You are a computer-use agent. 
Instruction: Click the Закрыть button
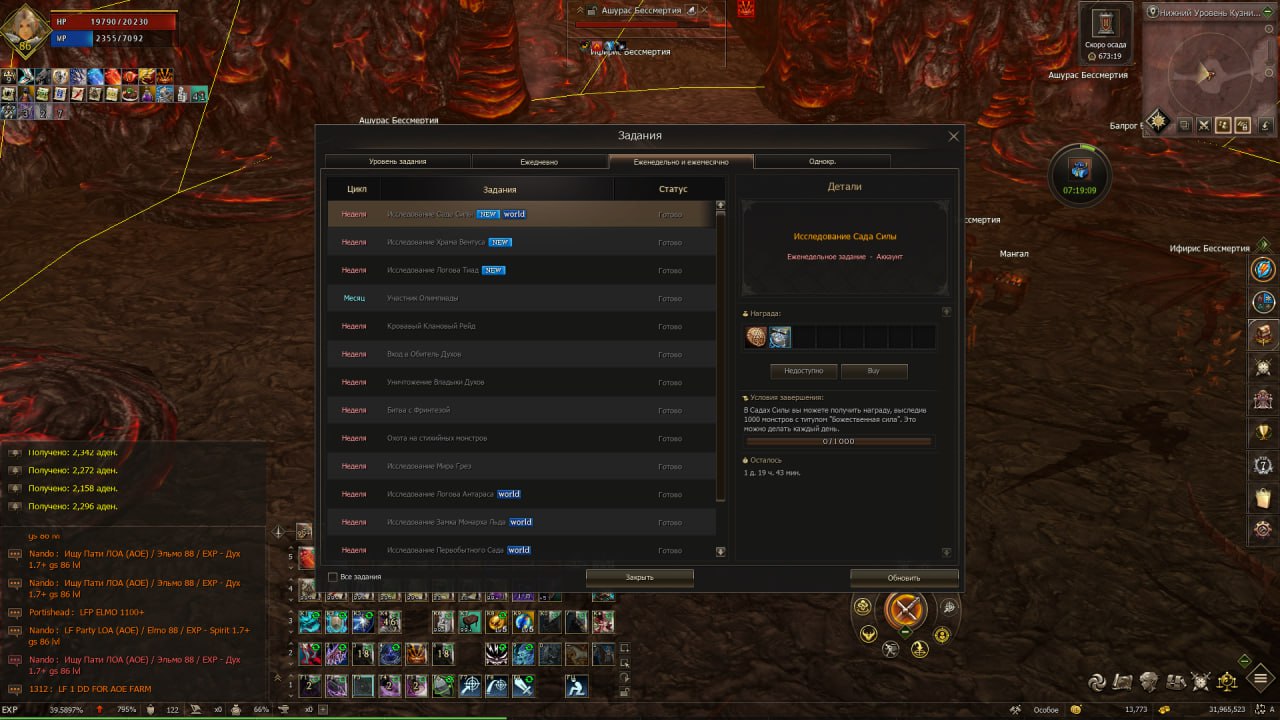click(x=639, y=577)
